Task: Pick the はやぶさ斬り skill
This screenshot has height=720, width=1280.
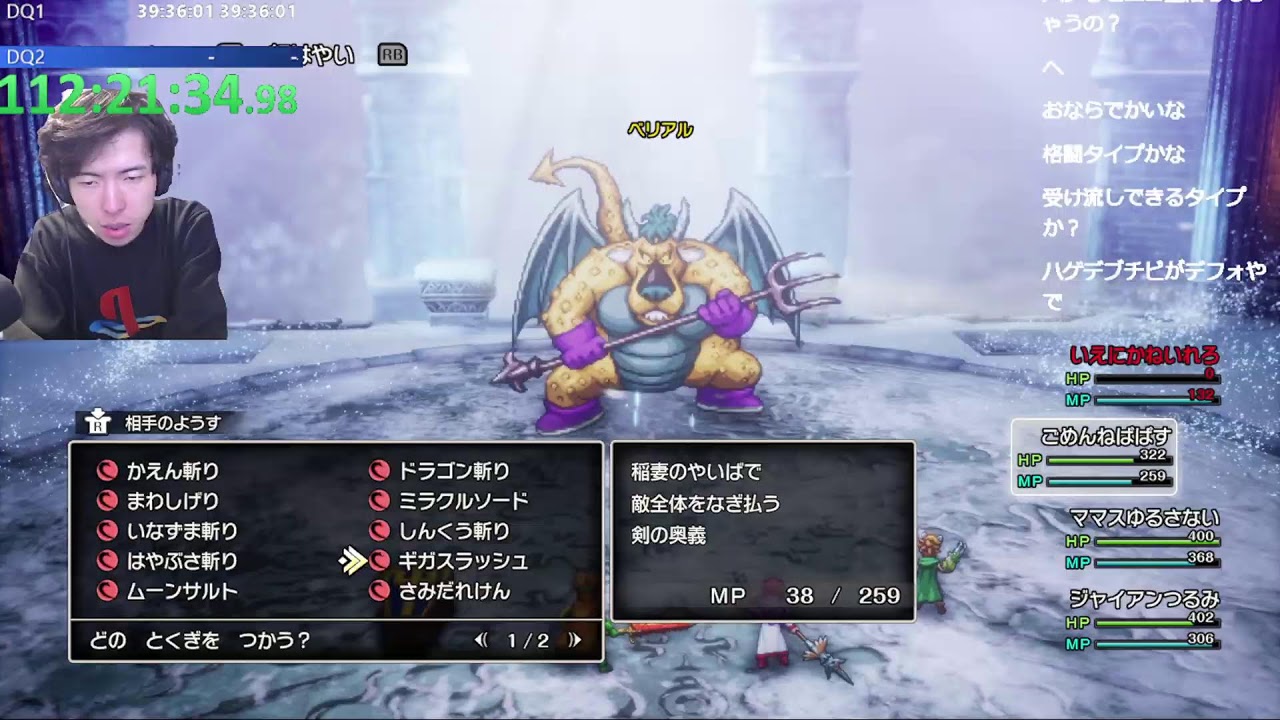Action: pos(181,561)
